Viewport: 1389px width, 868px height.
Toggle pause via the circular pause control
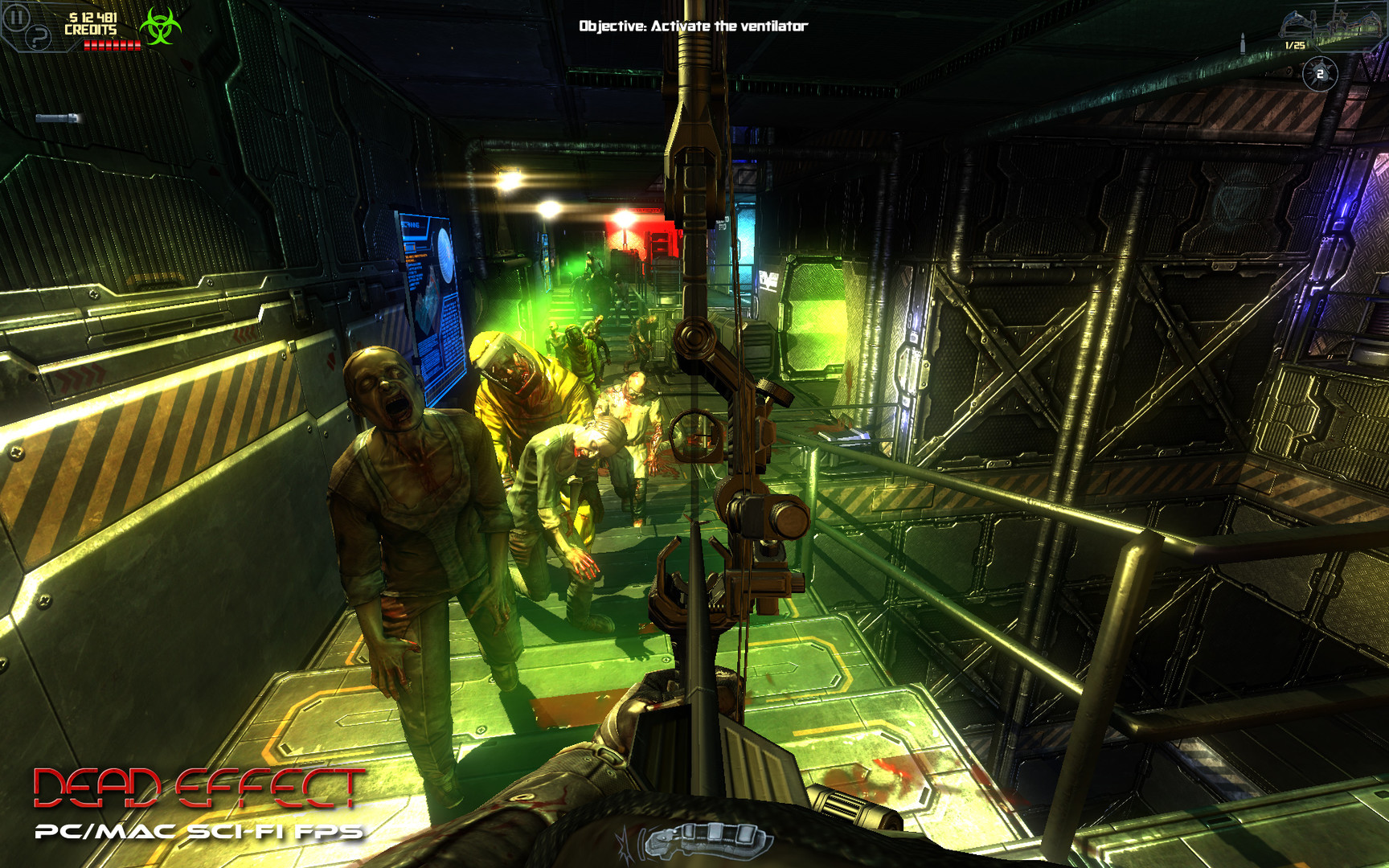[x=16, y=16]
